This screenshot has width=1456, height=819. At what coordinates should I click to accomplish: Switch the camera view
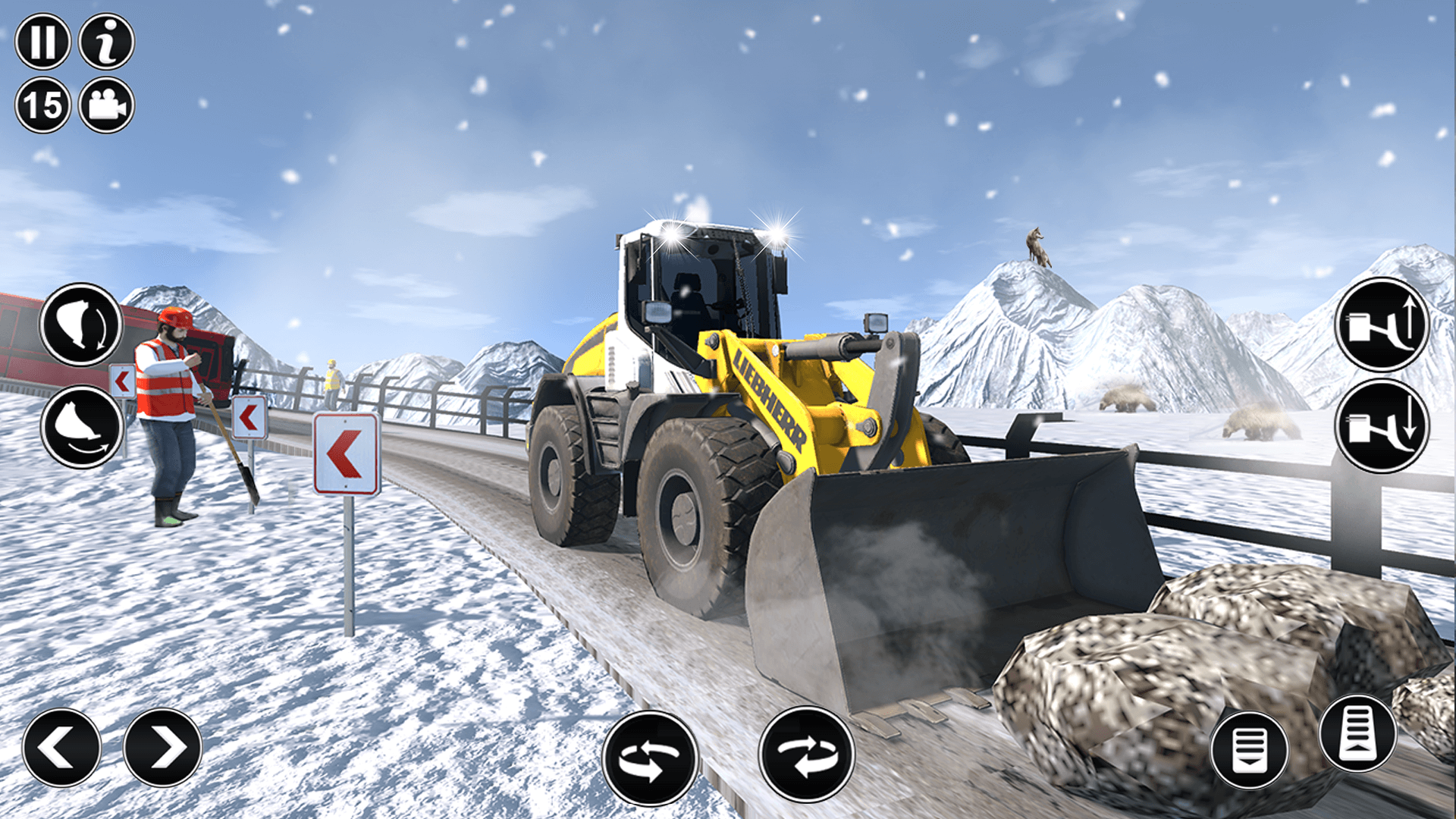pyautogui.click(x=106, y=106)
